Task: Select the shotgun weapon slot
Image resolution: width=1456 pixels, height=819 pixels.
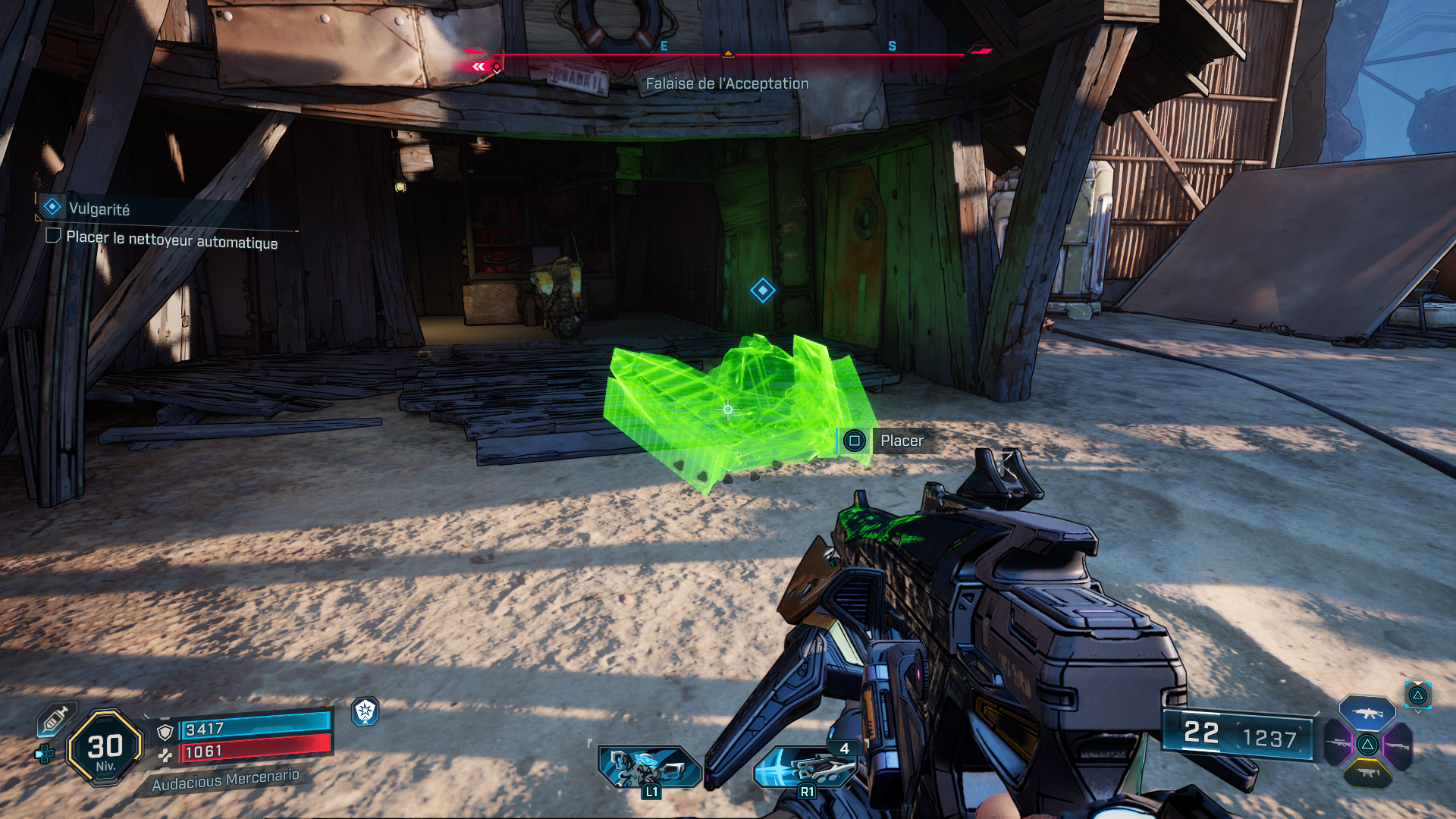Action: click(x=1397, y=745)
